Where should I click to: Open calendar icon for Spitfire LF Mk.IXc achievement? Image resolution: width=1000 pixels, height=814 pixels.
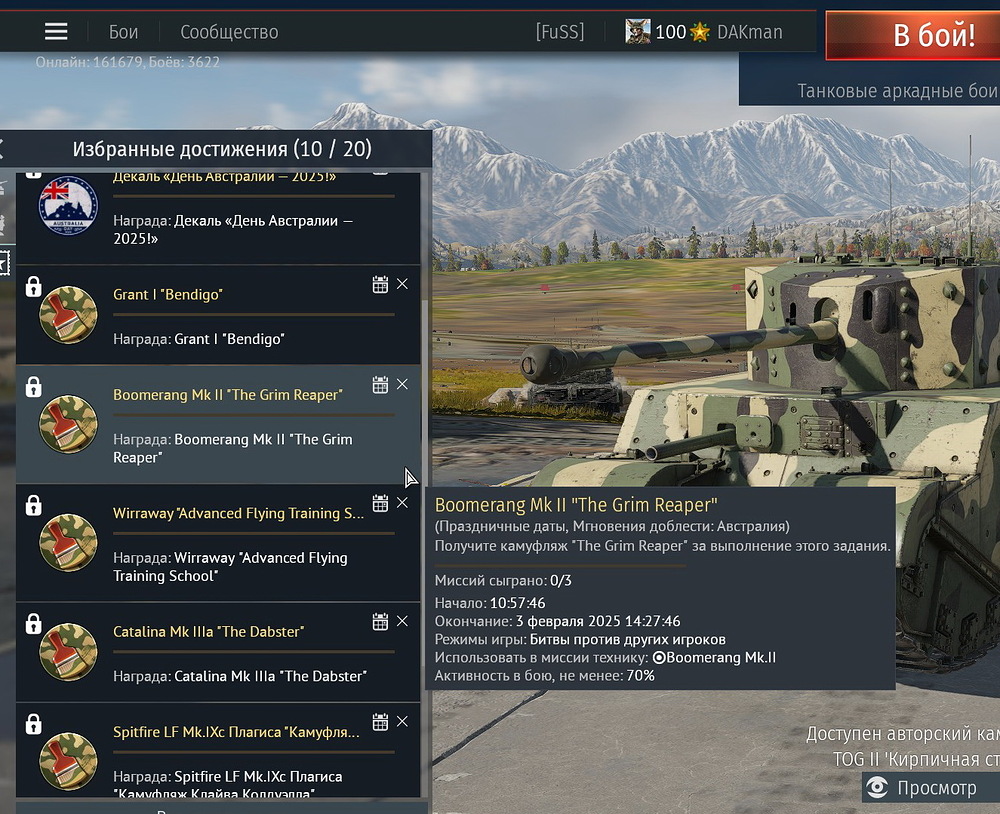click(x=380, y=722)
